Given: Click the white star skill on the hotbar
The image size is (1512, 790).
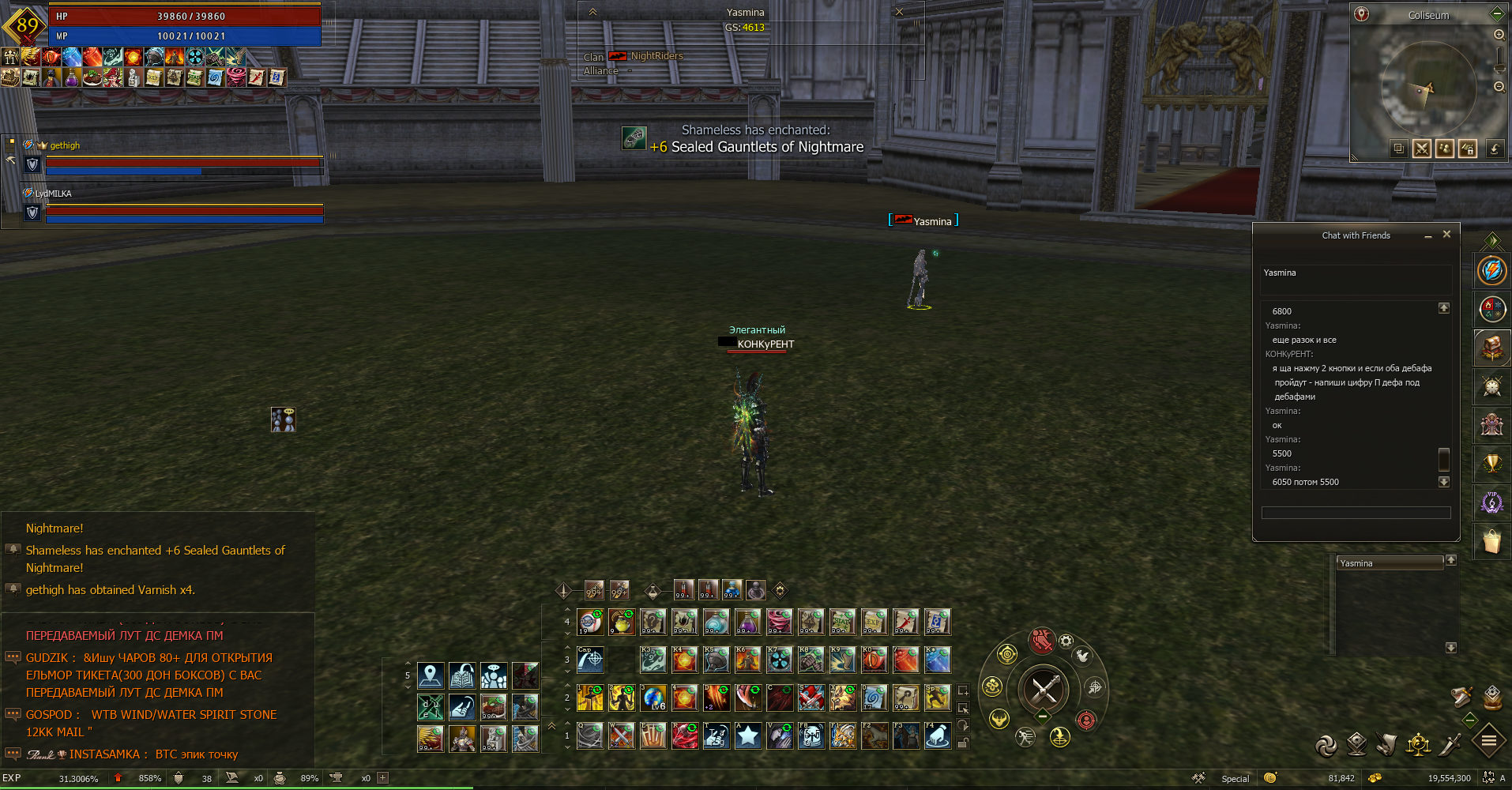Looking at the screenshot, I should coord(747,736).
